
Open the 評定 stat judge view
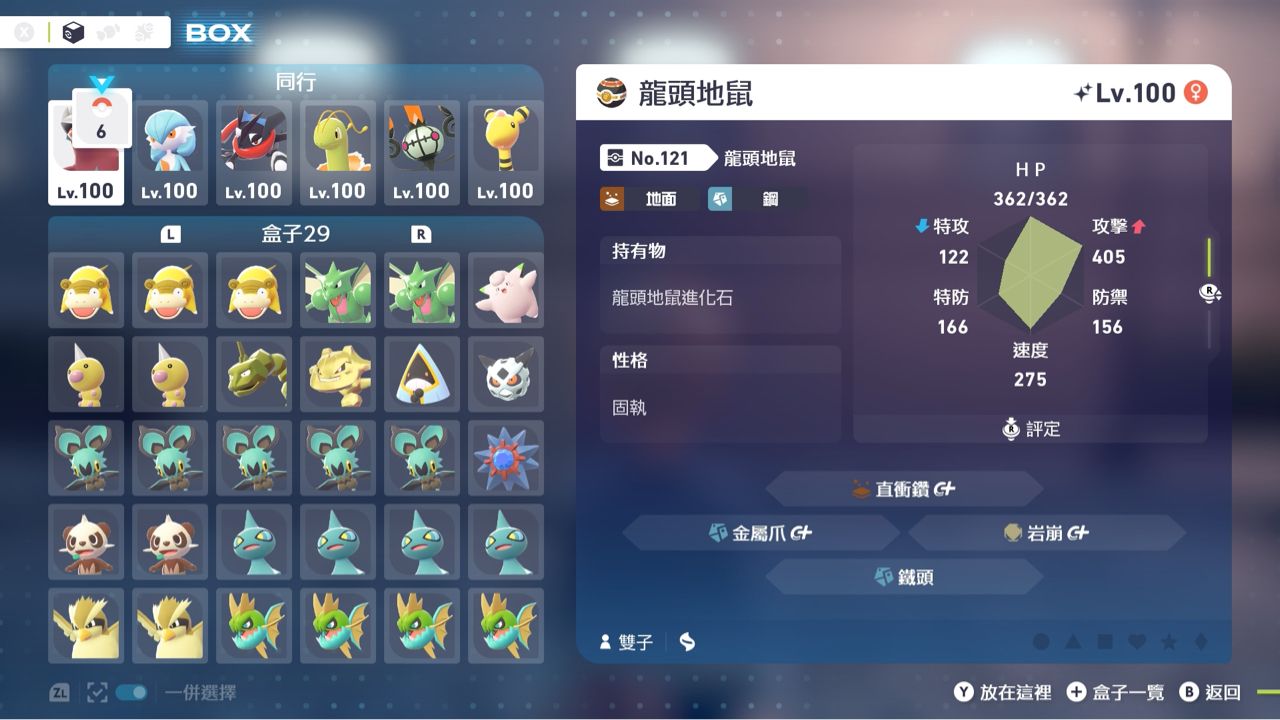pos(1031,429)
